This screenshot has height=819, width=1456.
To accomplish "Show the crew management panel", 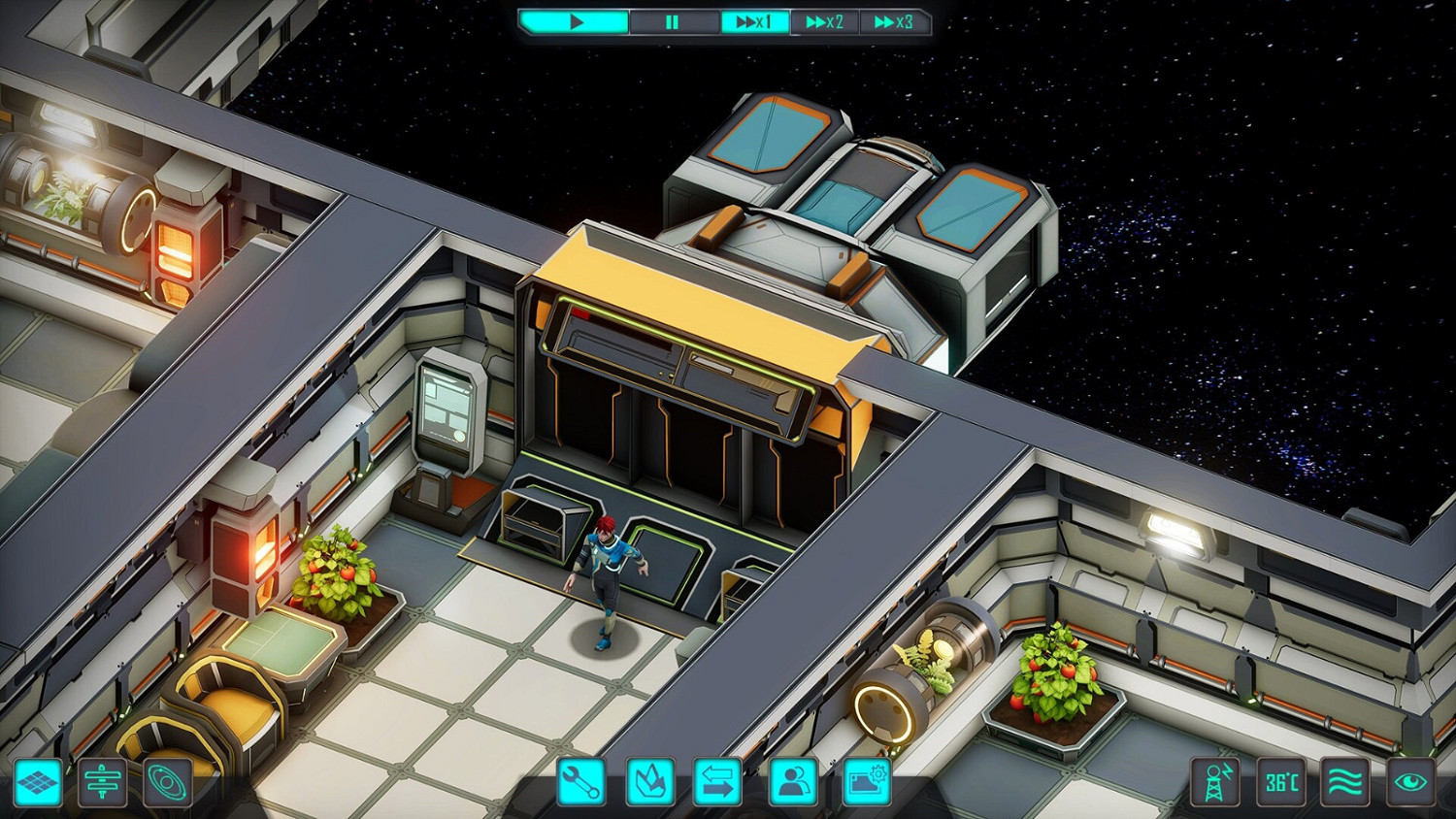I will coord(794,782).
